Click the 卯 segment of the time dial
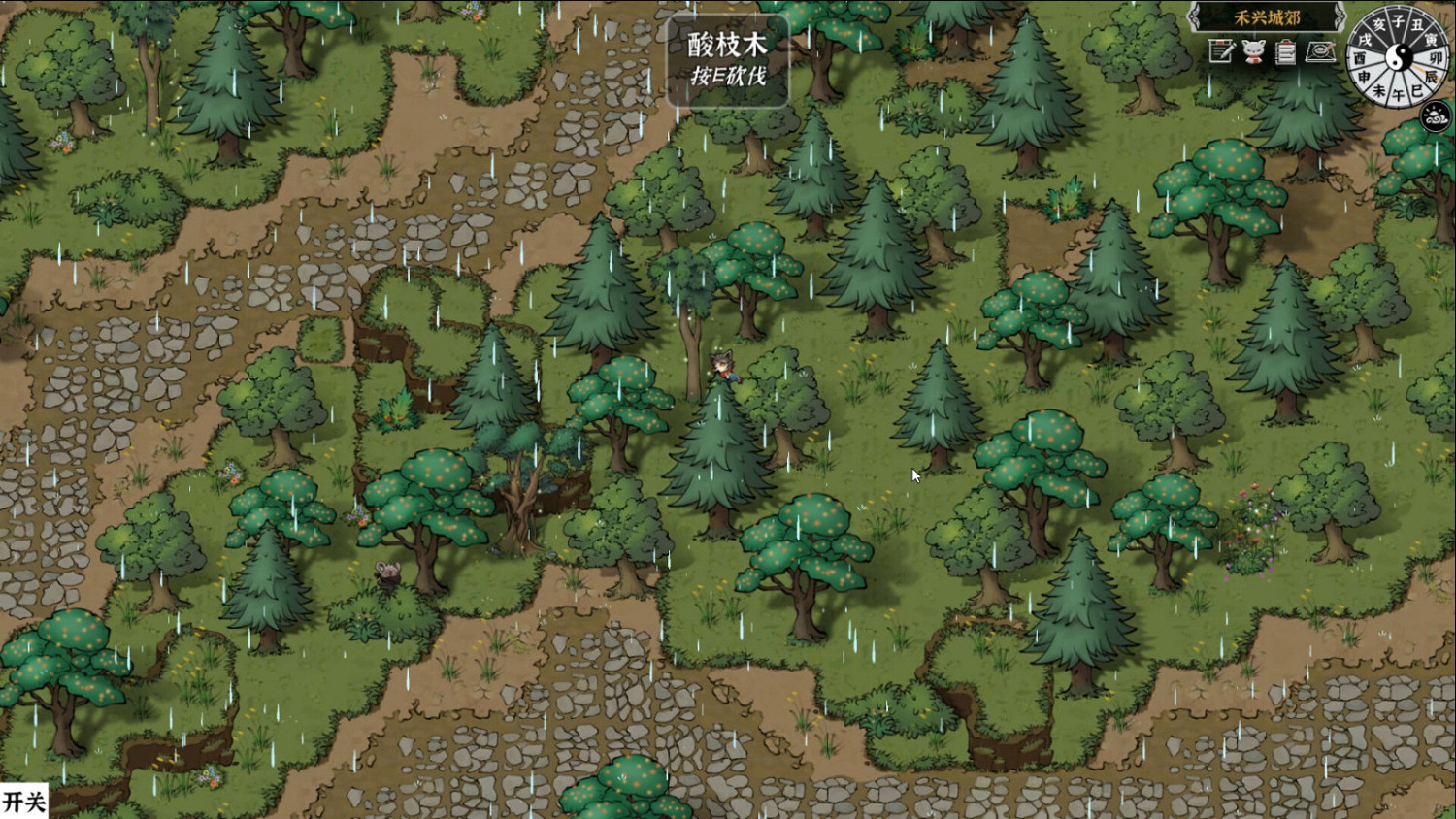The image size is (1456, 819). point(1437,58)
